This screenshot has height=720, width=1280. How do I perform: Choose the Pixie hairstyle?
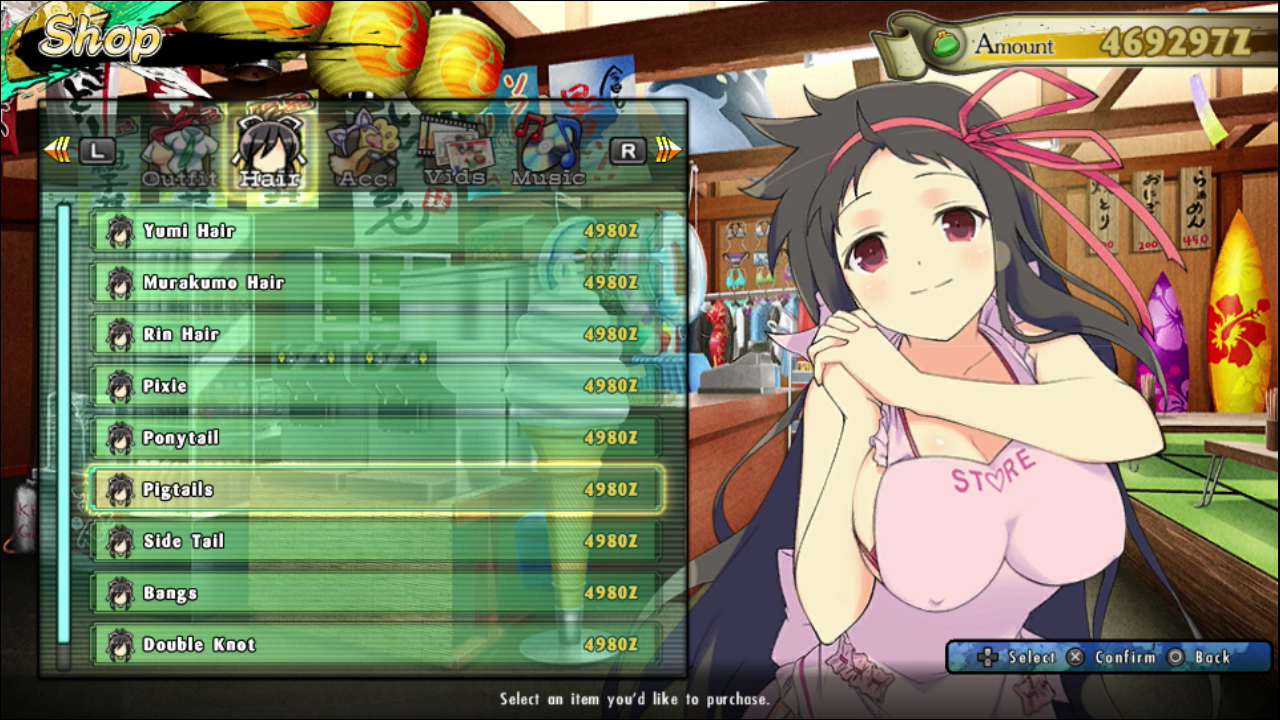point(375,386)
